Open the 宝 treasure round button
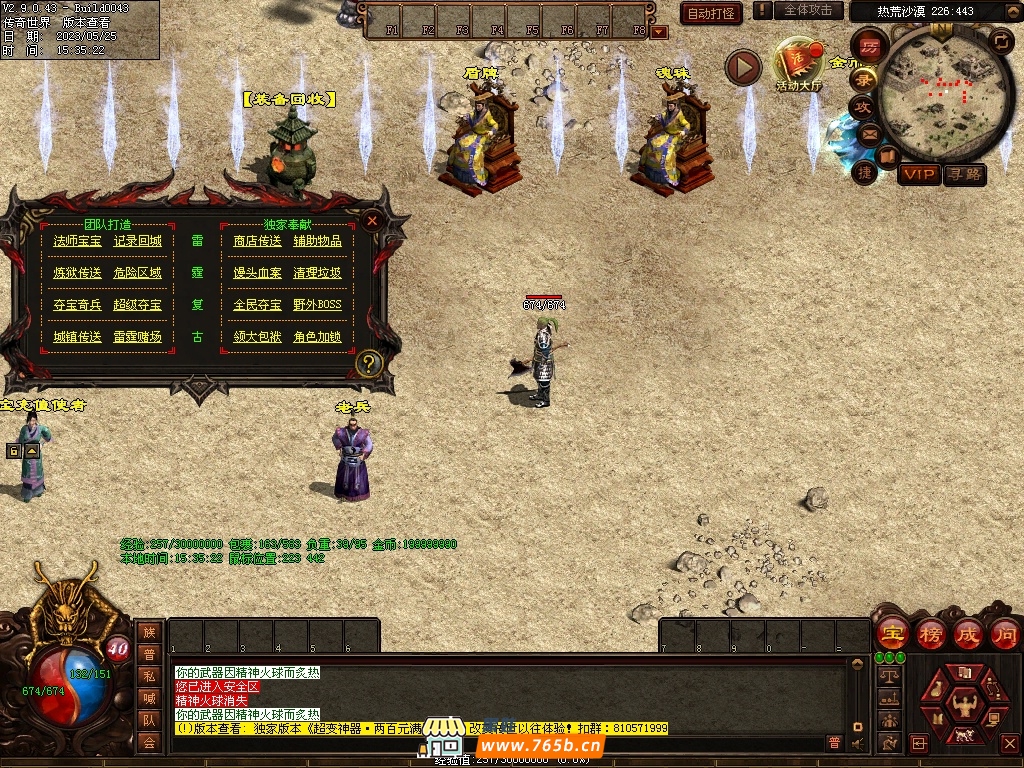This screenshot has height=768, width=1024. coord(891,634)
